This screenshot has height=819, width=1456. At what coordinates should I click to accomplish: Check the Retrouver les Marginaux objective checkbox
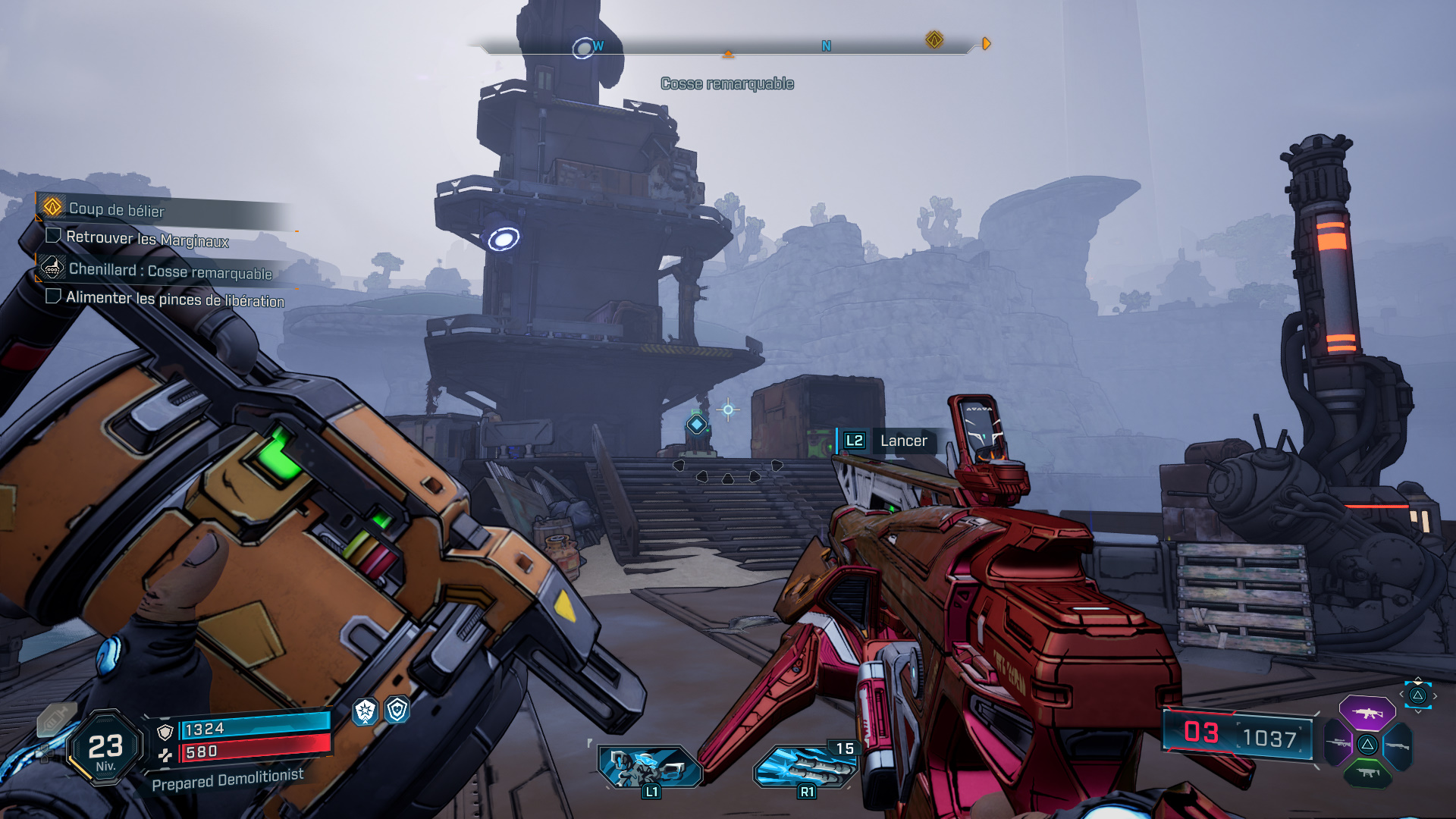pos(53,237)
